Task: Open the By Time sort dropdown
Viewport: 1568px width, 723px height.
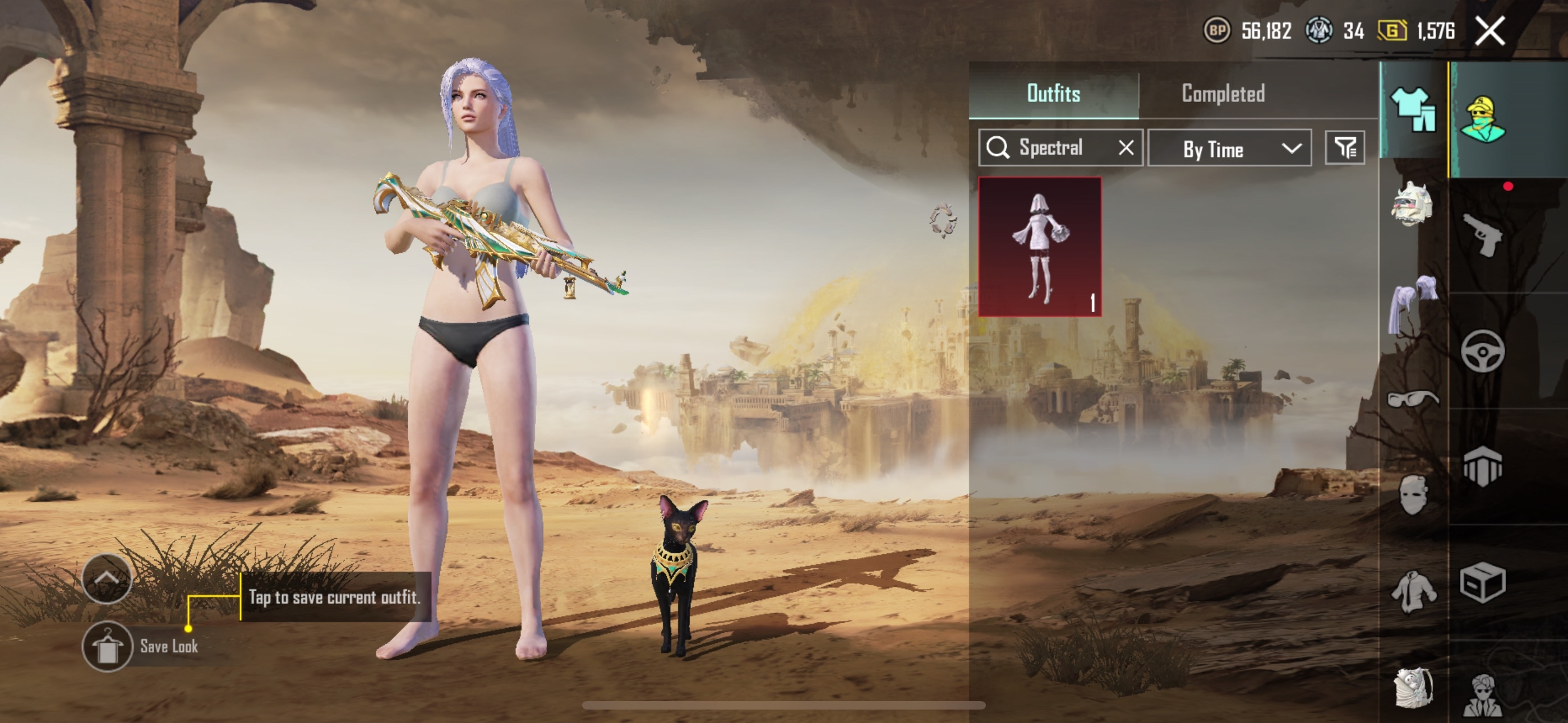Action: (x=1230, y=149)
